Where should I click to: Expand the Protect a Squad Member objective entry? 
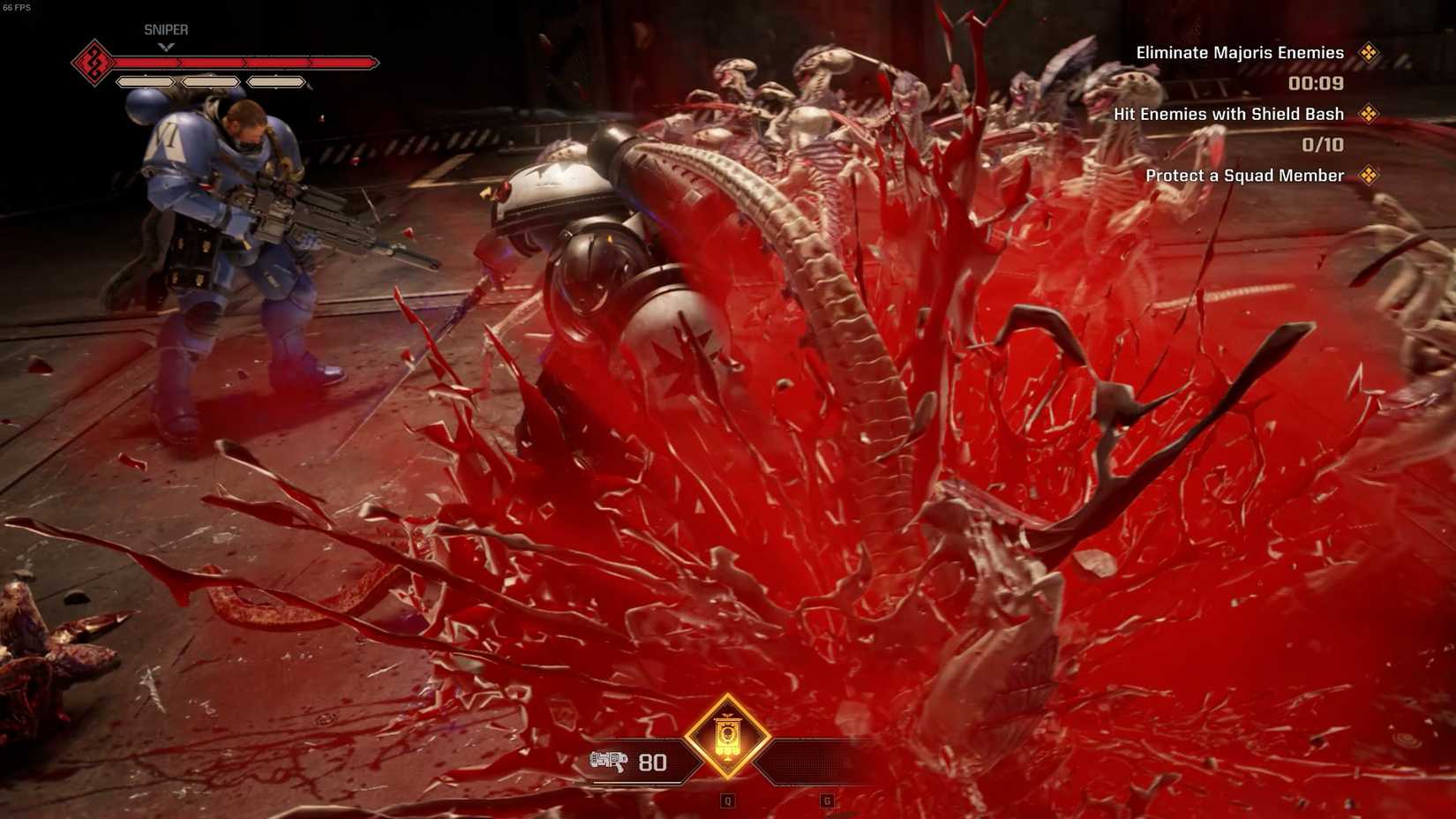[x=1243, y=175]
